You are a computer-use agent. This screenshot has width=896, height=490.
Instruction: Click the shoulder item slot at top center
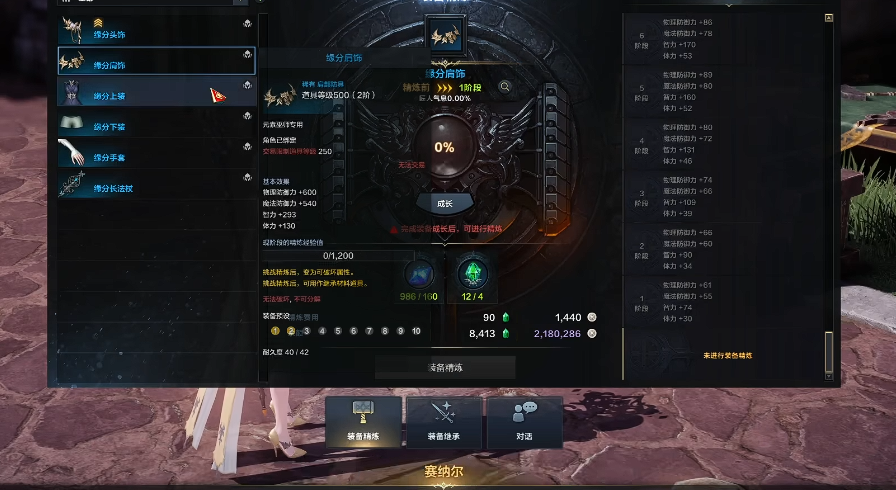(x=444, y=38)
